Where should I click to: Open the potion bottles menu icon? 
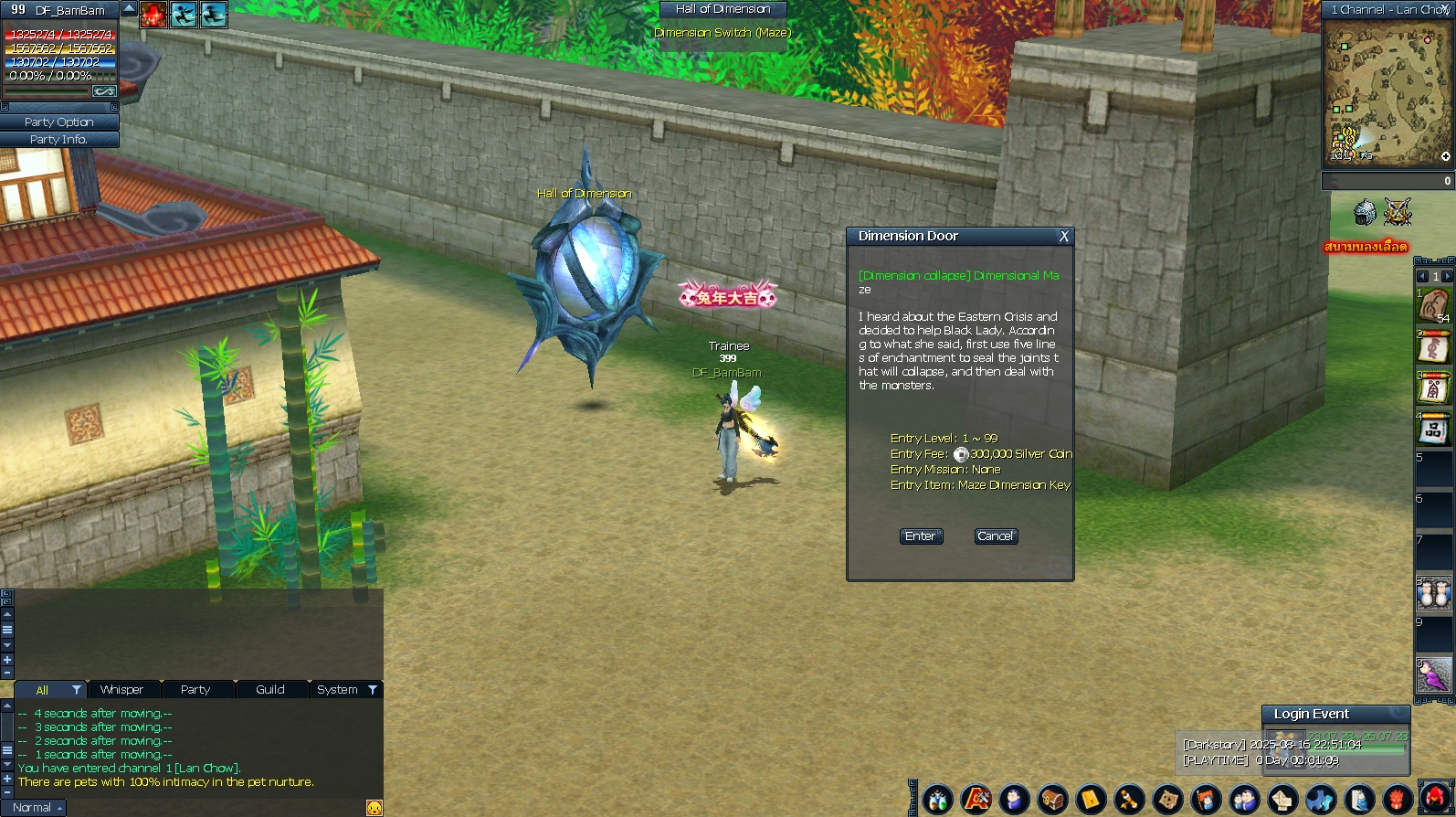click(938, 801)
